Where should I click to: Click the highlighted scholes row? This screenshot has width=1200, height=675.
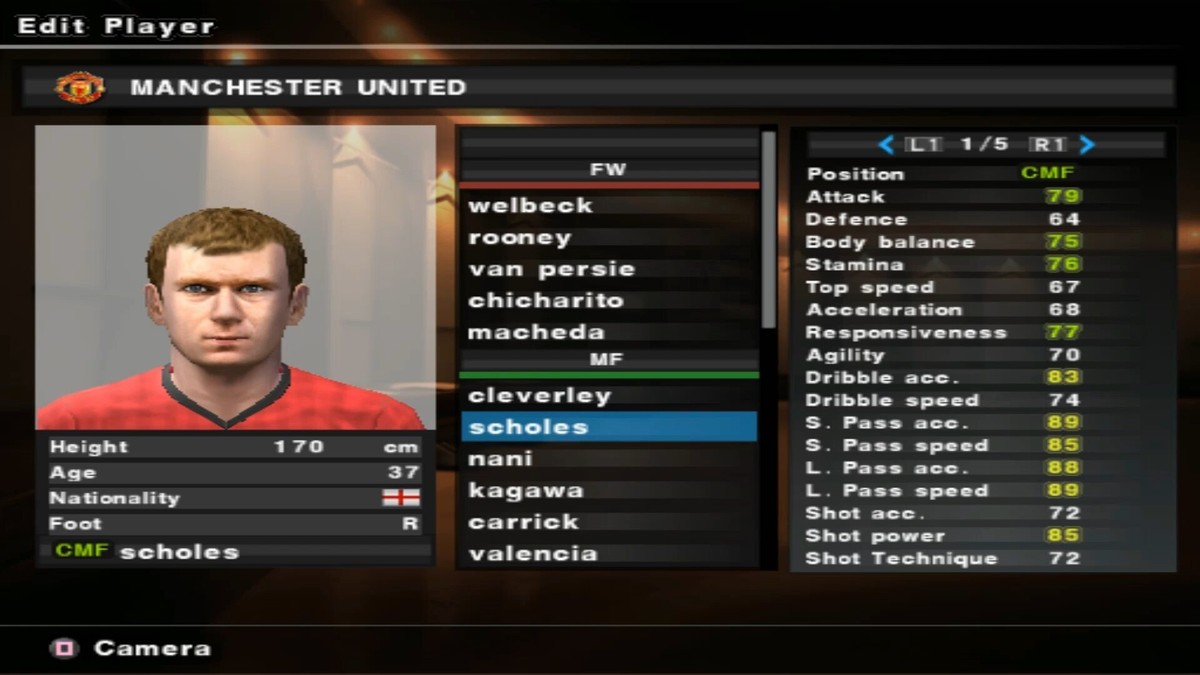tap(608, 427)
